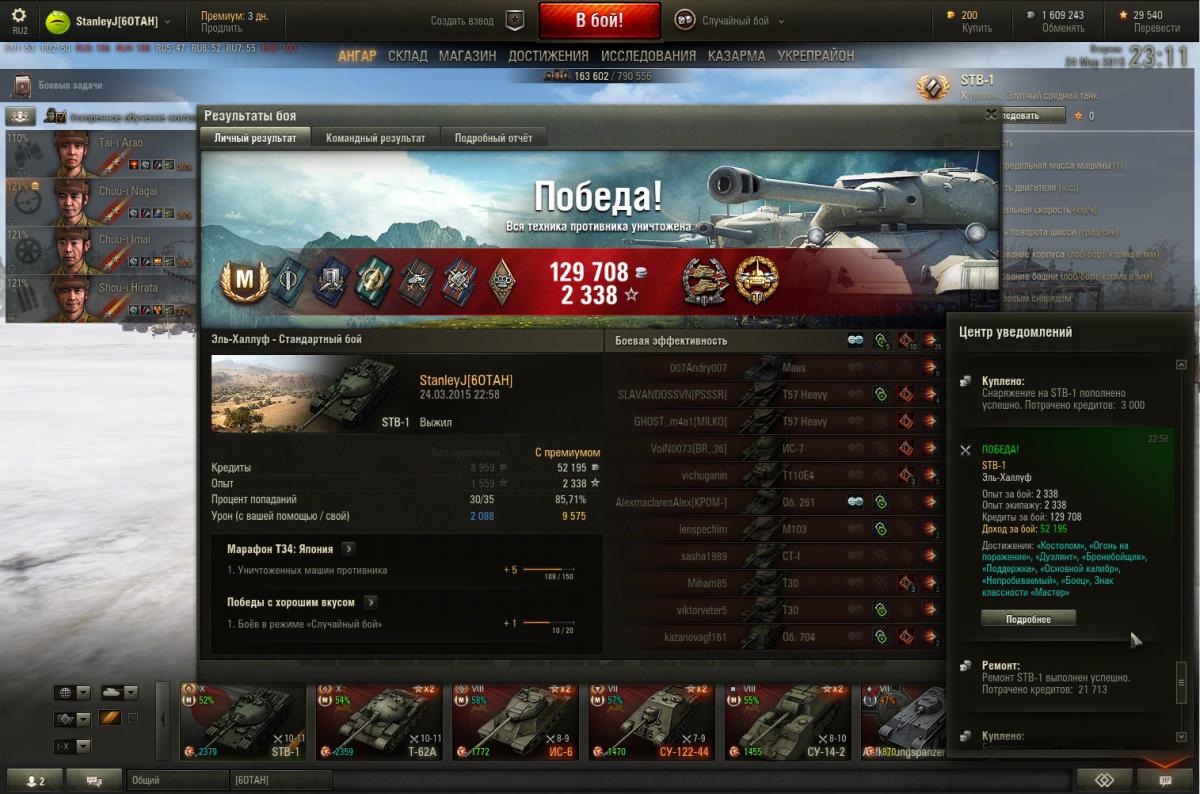Switch to Командный результат tab
This screenshot has width=1200, height=794.
[375, 138]
